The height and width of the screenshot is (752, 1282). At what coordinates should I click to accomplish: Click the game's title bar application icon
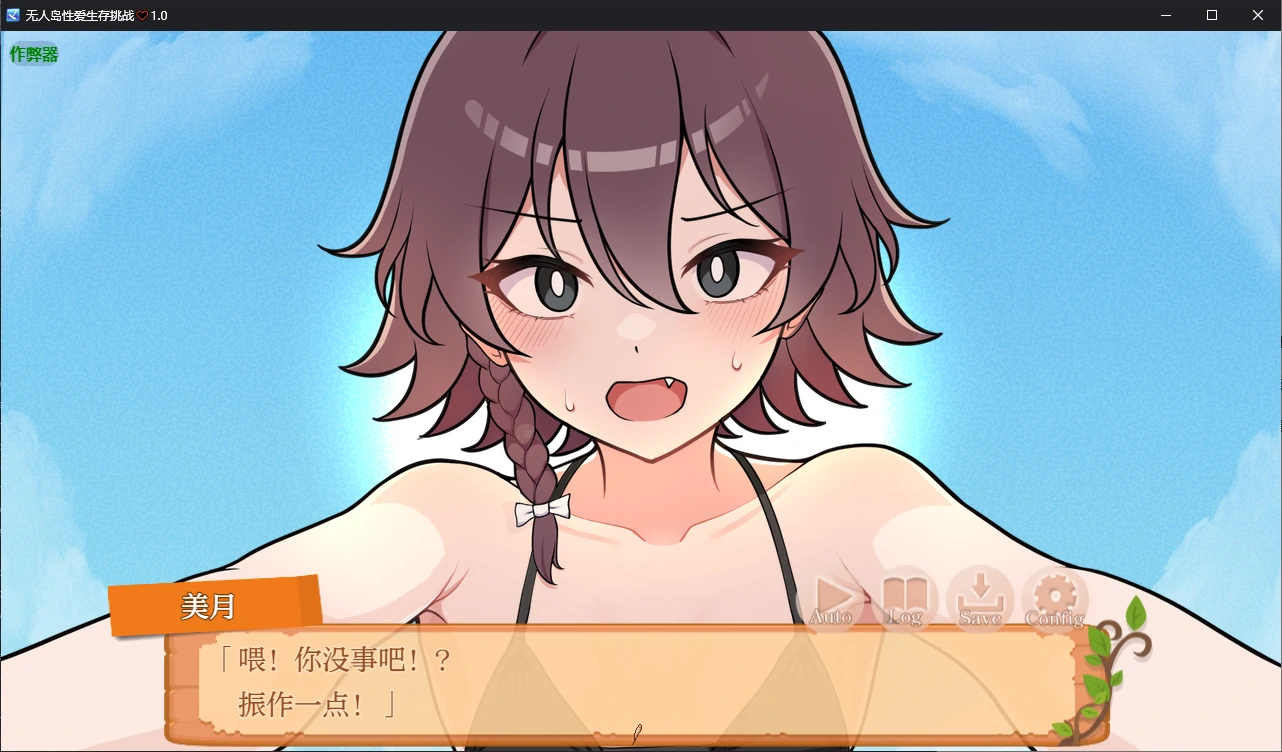[x=11, y=15]
